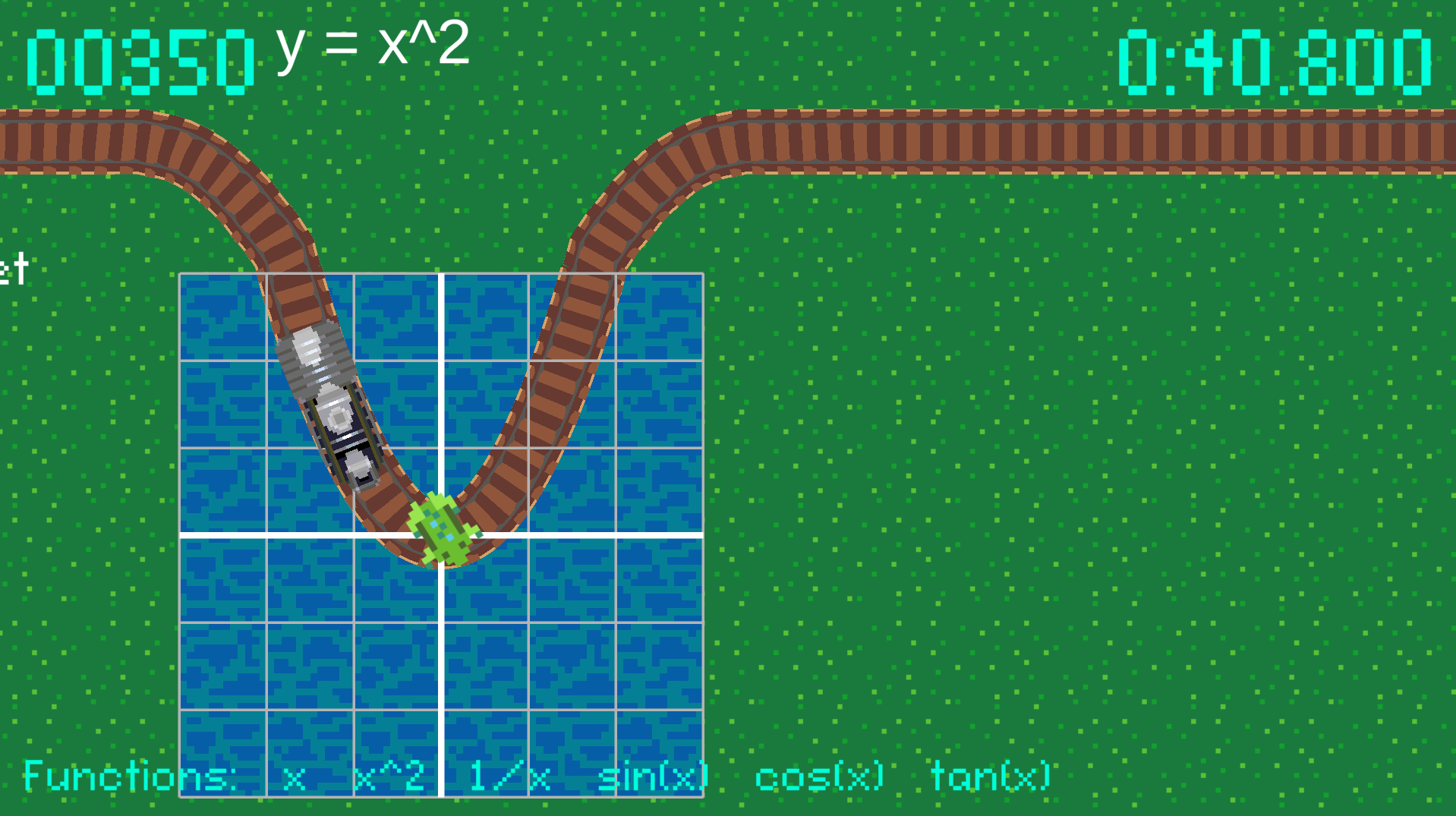Select the x^2 function option

pyautogui.click(x=389, y=777)
